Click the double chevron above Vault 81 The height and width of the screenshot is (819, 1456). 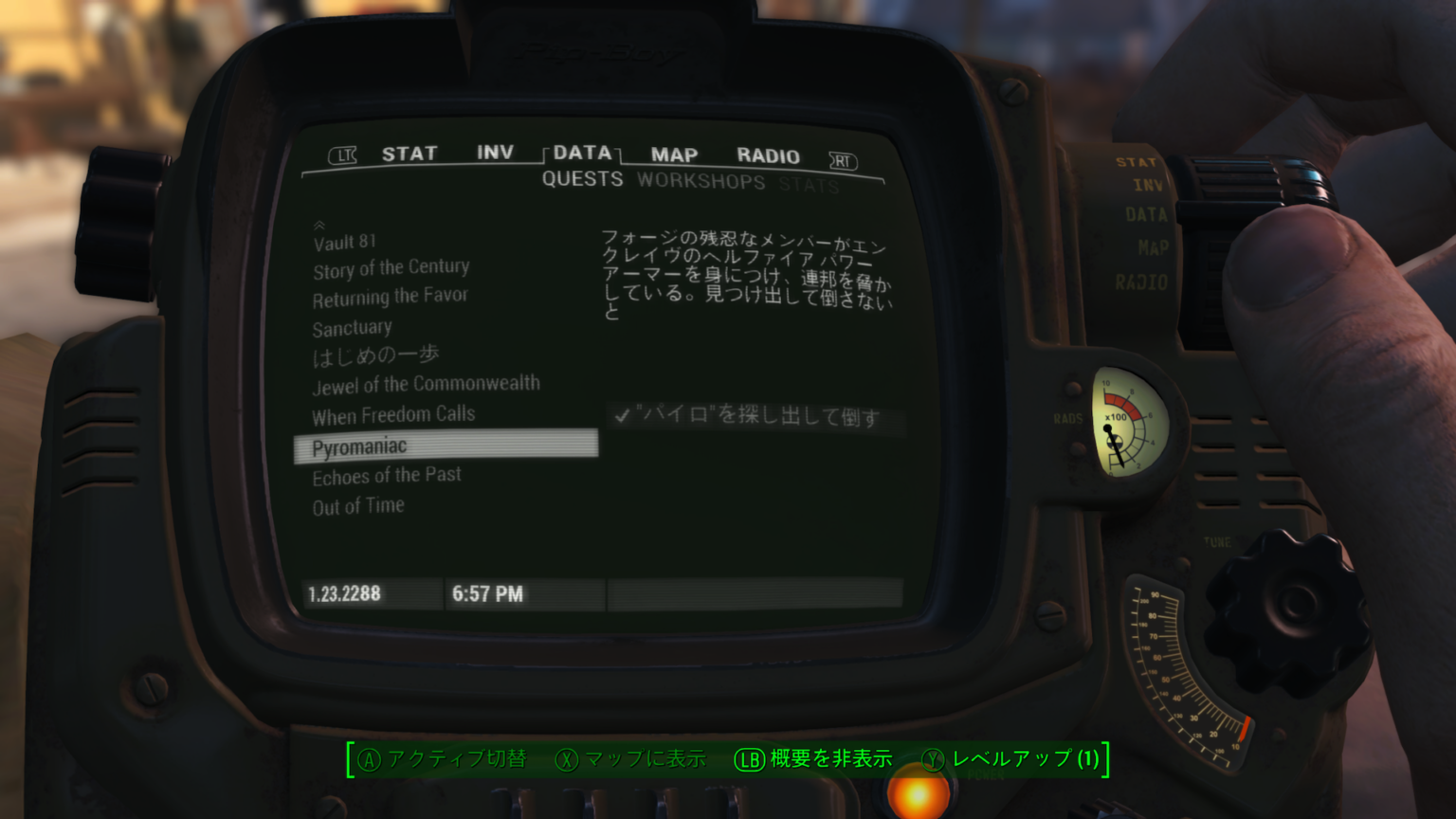(318, 226)
